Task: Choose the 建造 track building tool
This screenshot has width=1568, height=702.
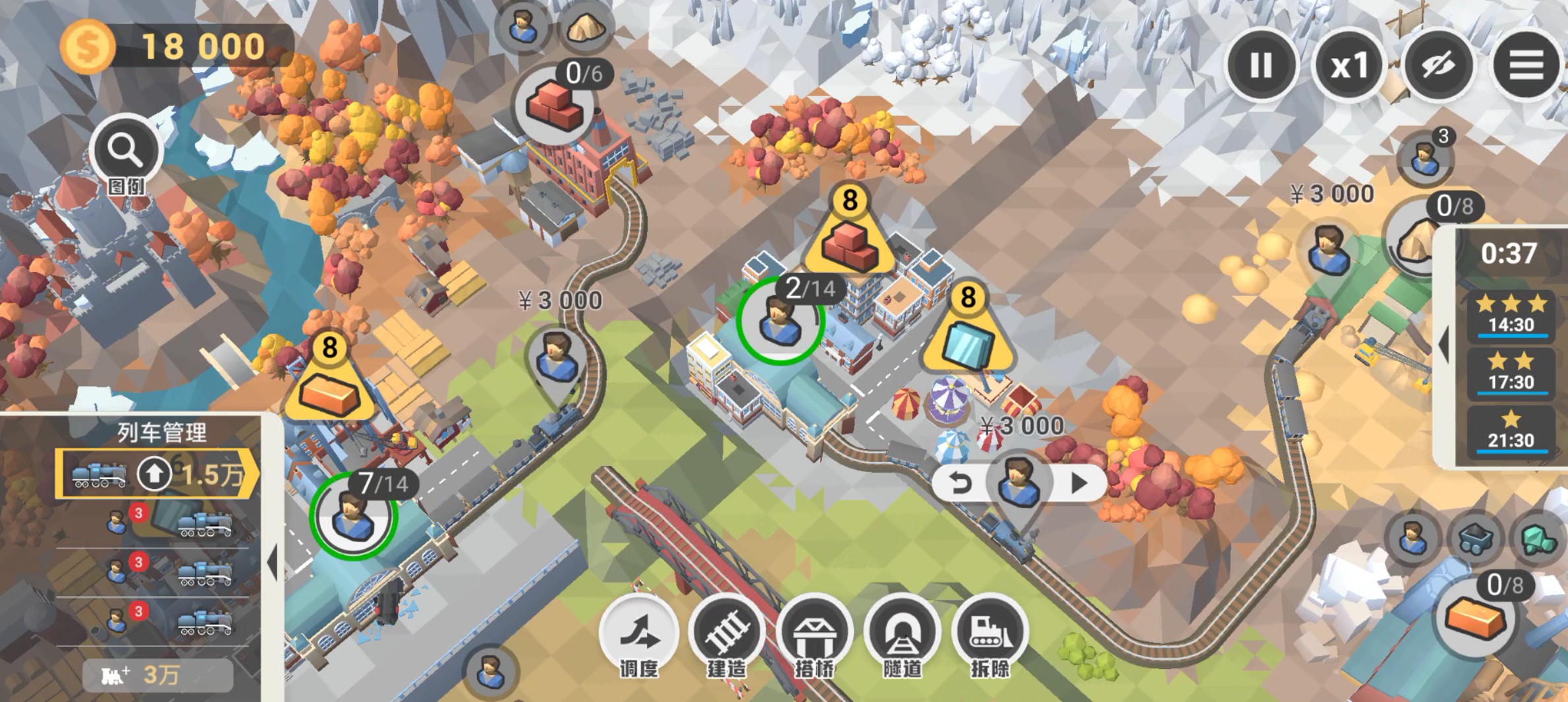Action: [x=727, y=634]
